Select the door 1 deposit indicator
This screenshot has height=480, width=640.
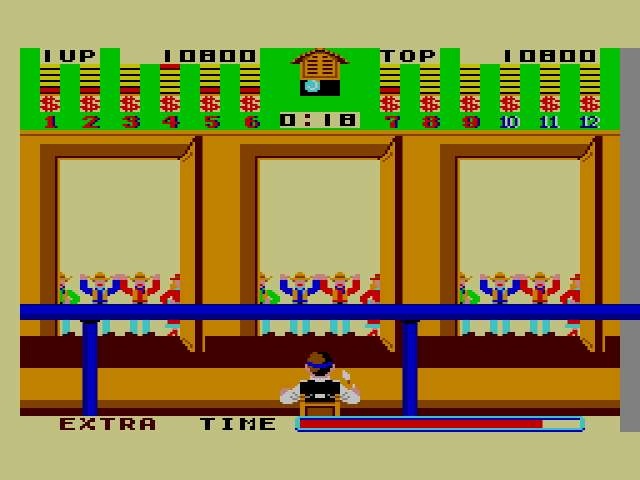pyautogui.click(x=50, y=102)
